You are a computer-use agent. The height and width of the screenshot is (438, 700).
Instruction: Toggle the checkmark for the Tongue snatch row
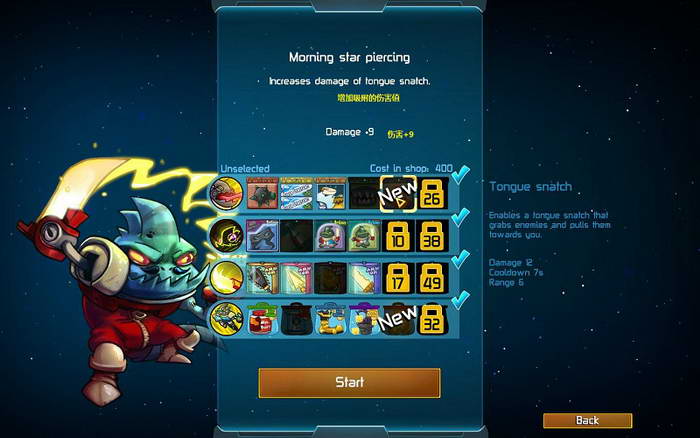pos(460,176)
